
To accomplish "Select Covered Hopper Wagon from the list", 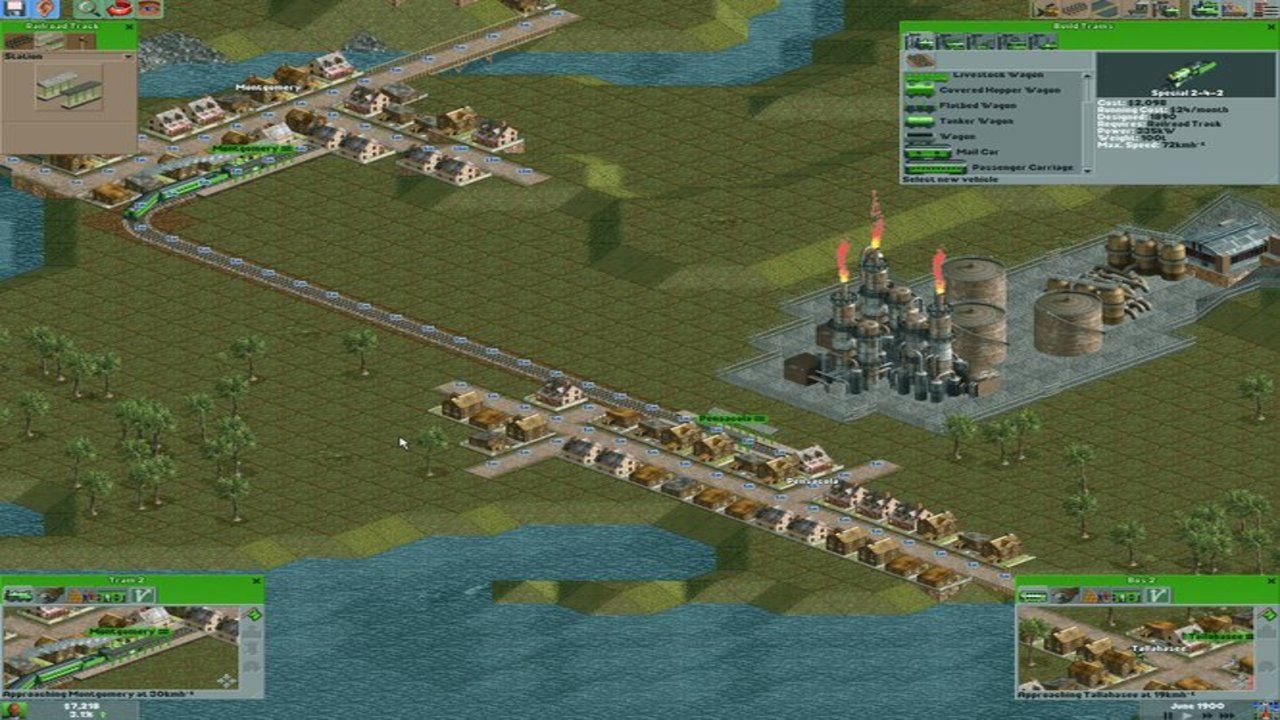I will (990, 90).
